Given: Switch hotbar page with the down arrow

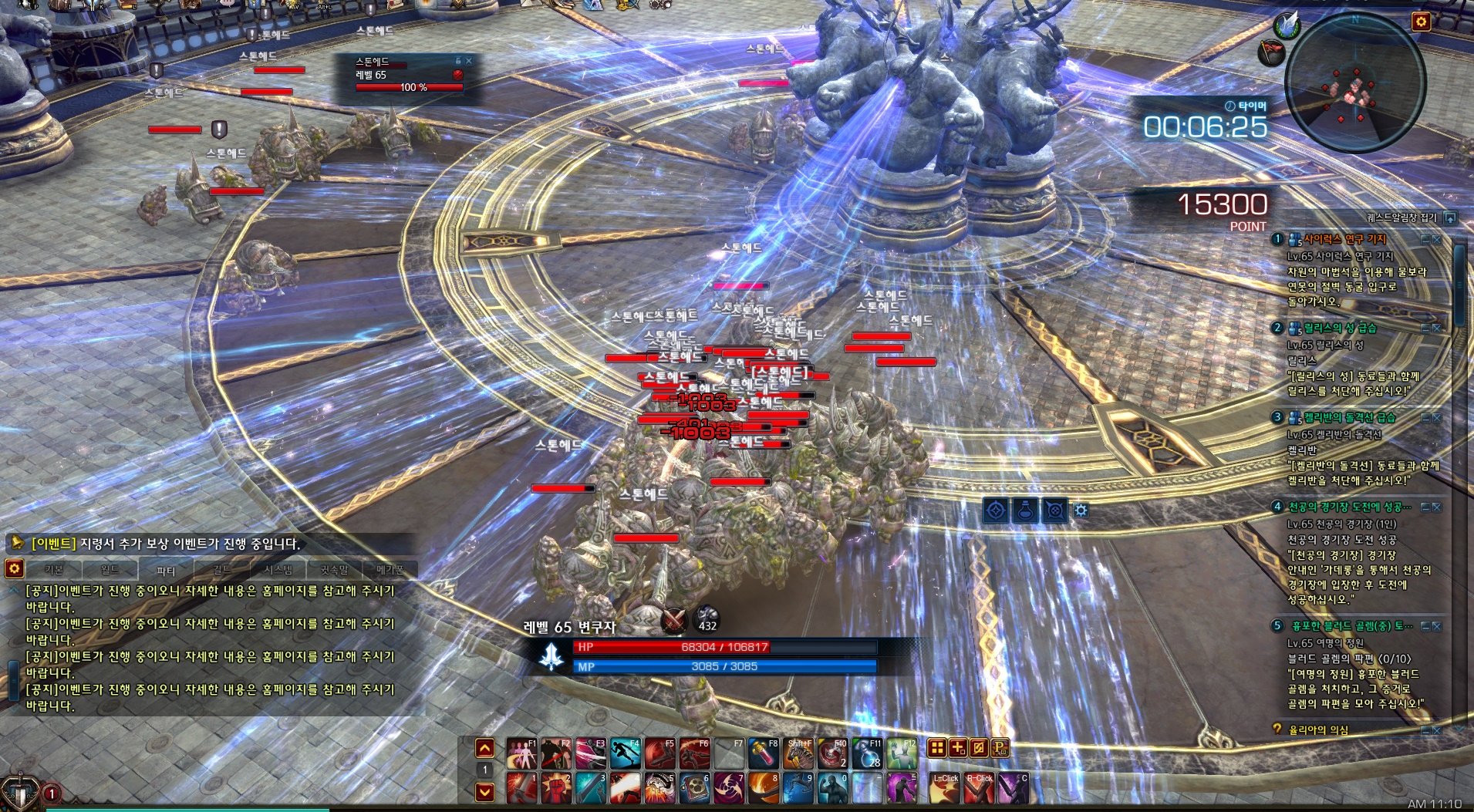Looking at the screenshot, I should (484, 791).
